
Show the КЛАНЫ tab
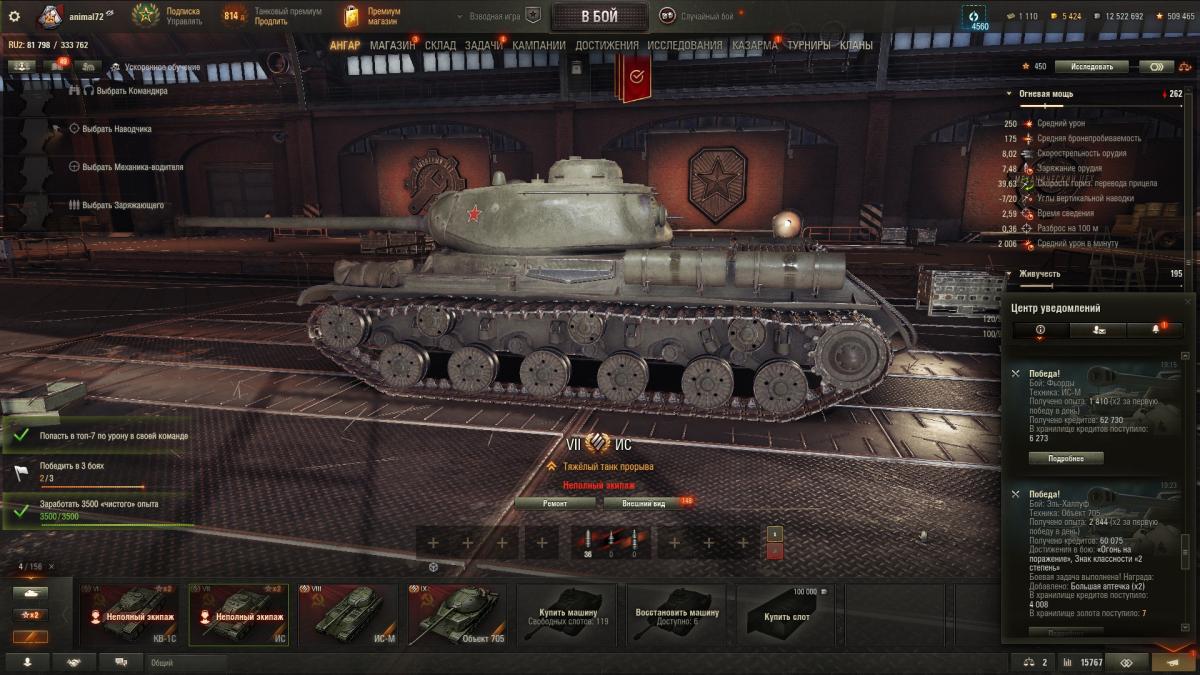coord(856,45)
